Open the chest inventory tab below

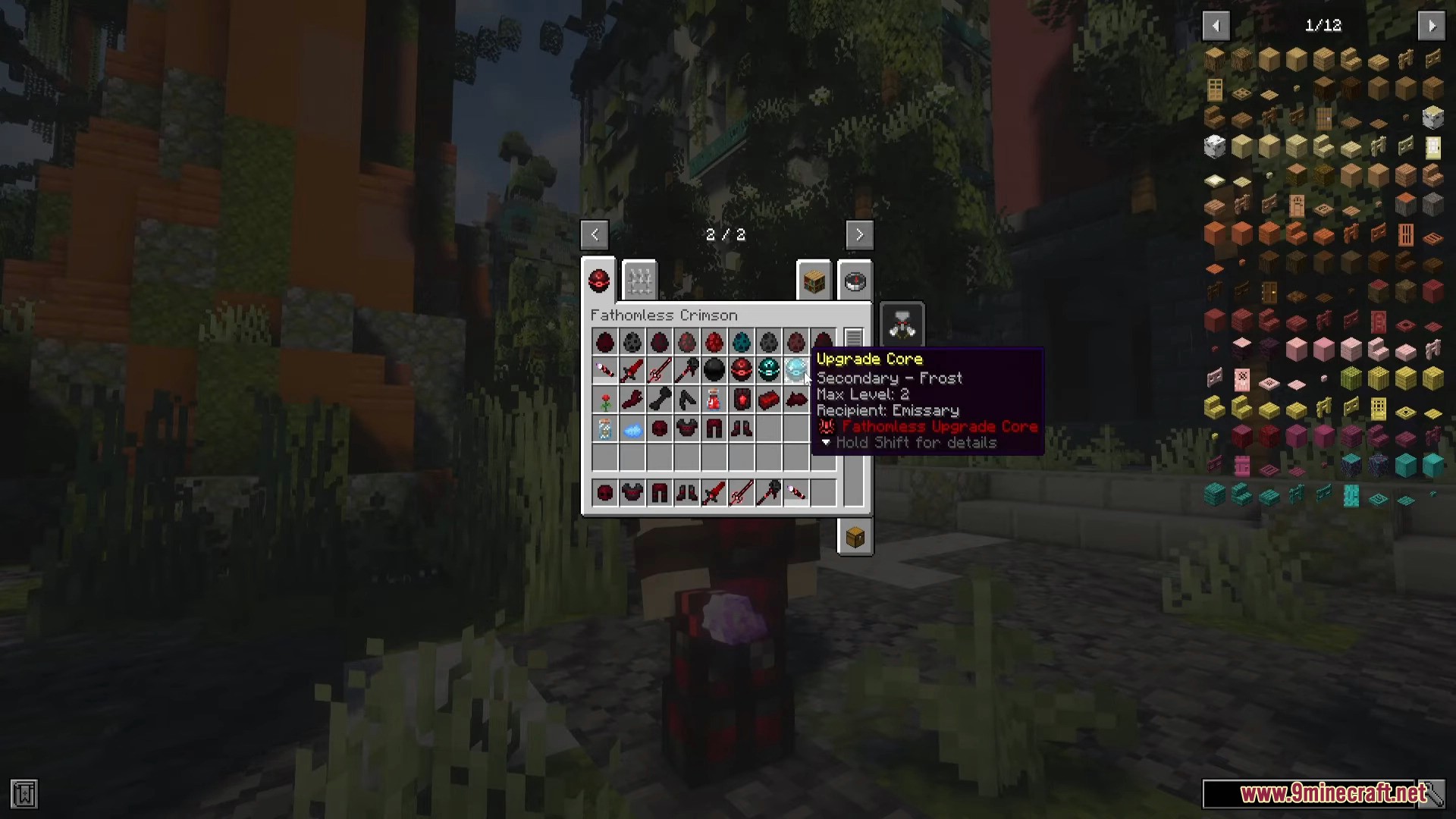(855, 538)
